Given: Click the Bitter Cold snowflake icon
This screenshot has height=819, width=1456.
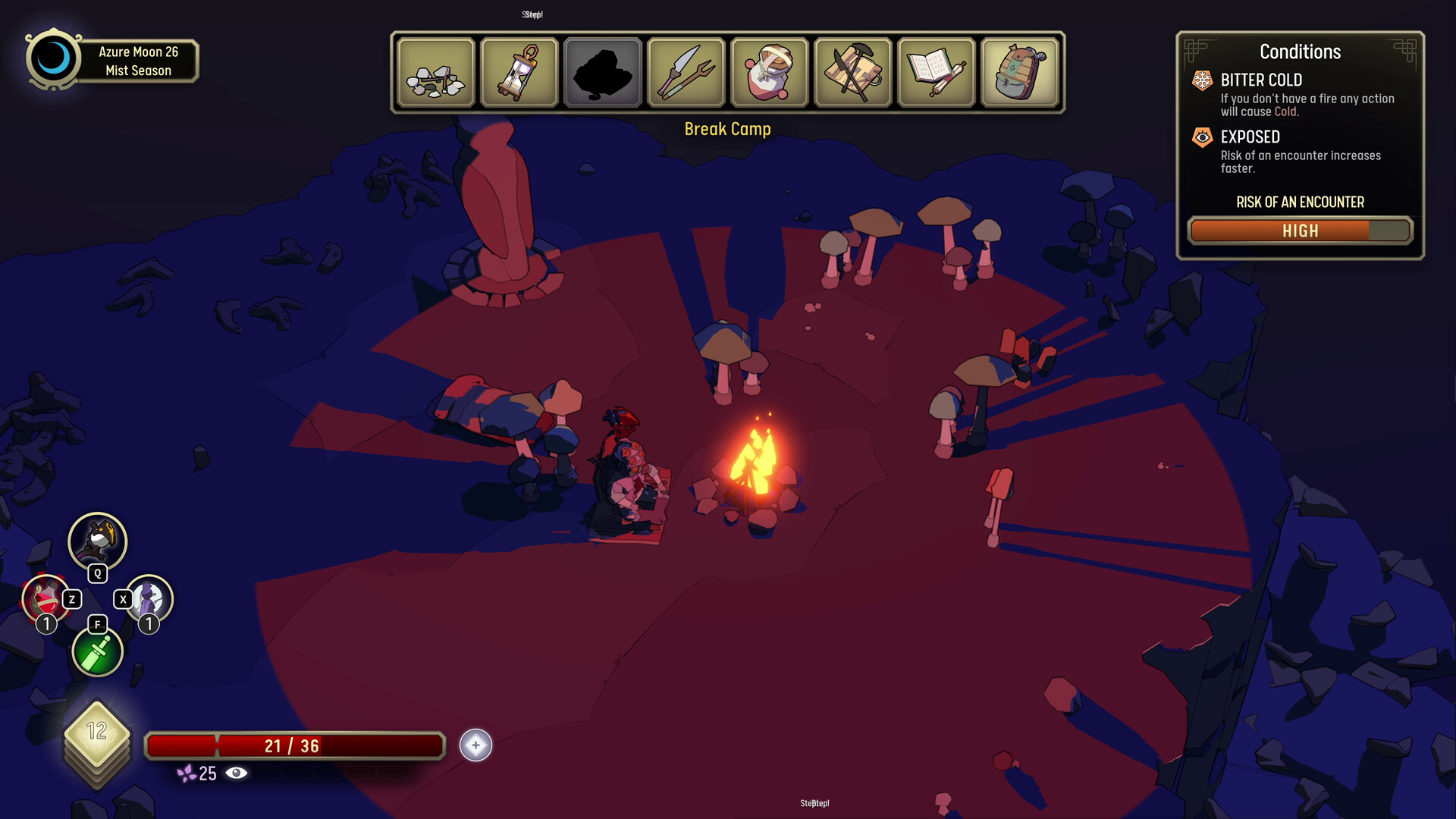Looking at the screenshot, I should (1202, 80).
